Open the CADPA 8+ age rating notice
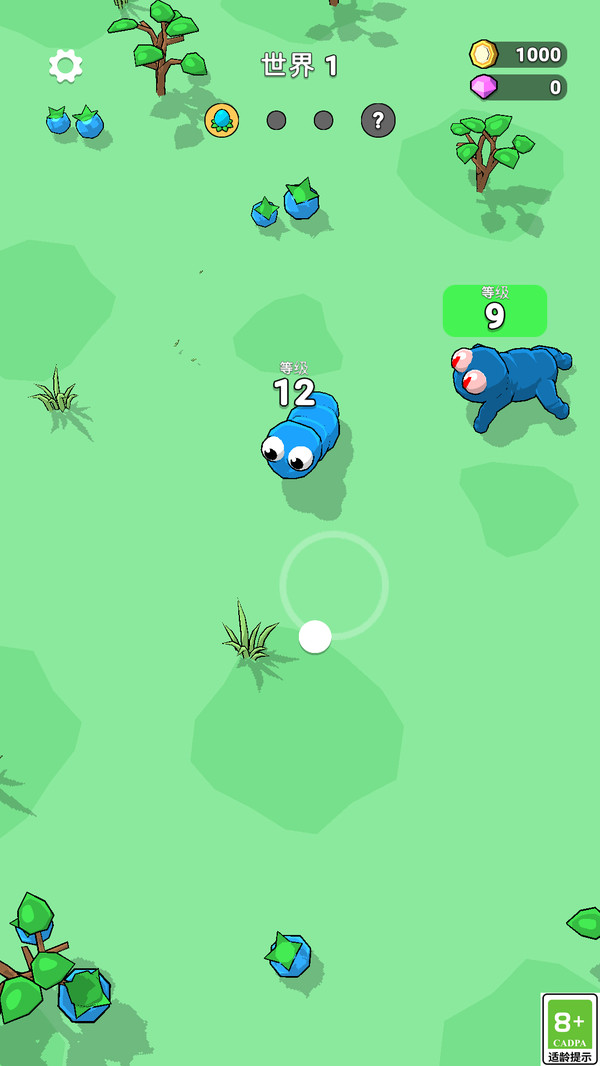Viewport: 600px width, 1066px height. (x=569, y=1028)
